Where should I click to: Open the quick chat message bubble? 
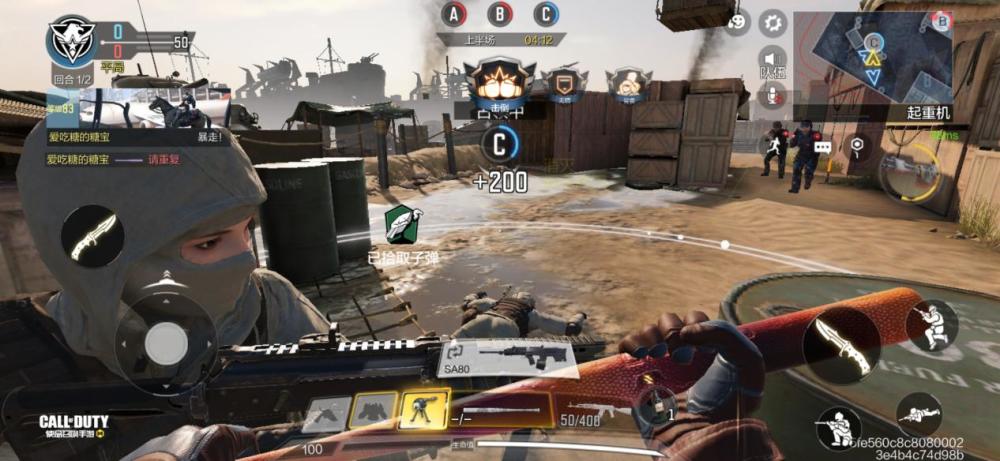click(823, 146)
